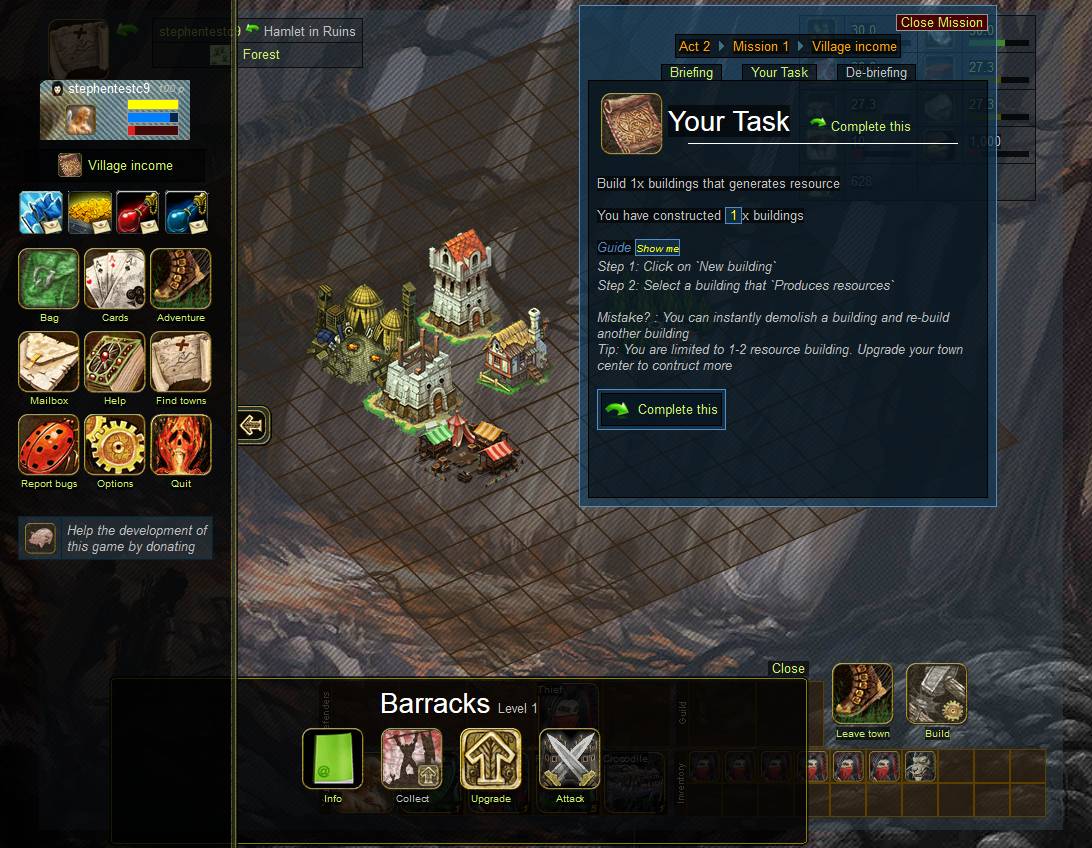View Barracks Info
The height and width of the screenshot is (848, 1092).
coord(333,759)
